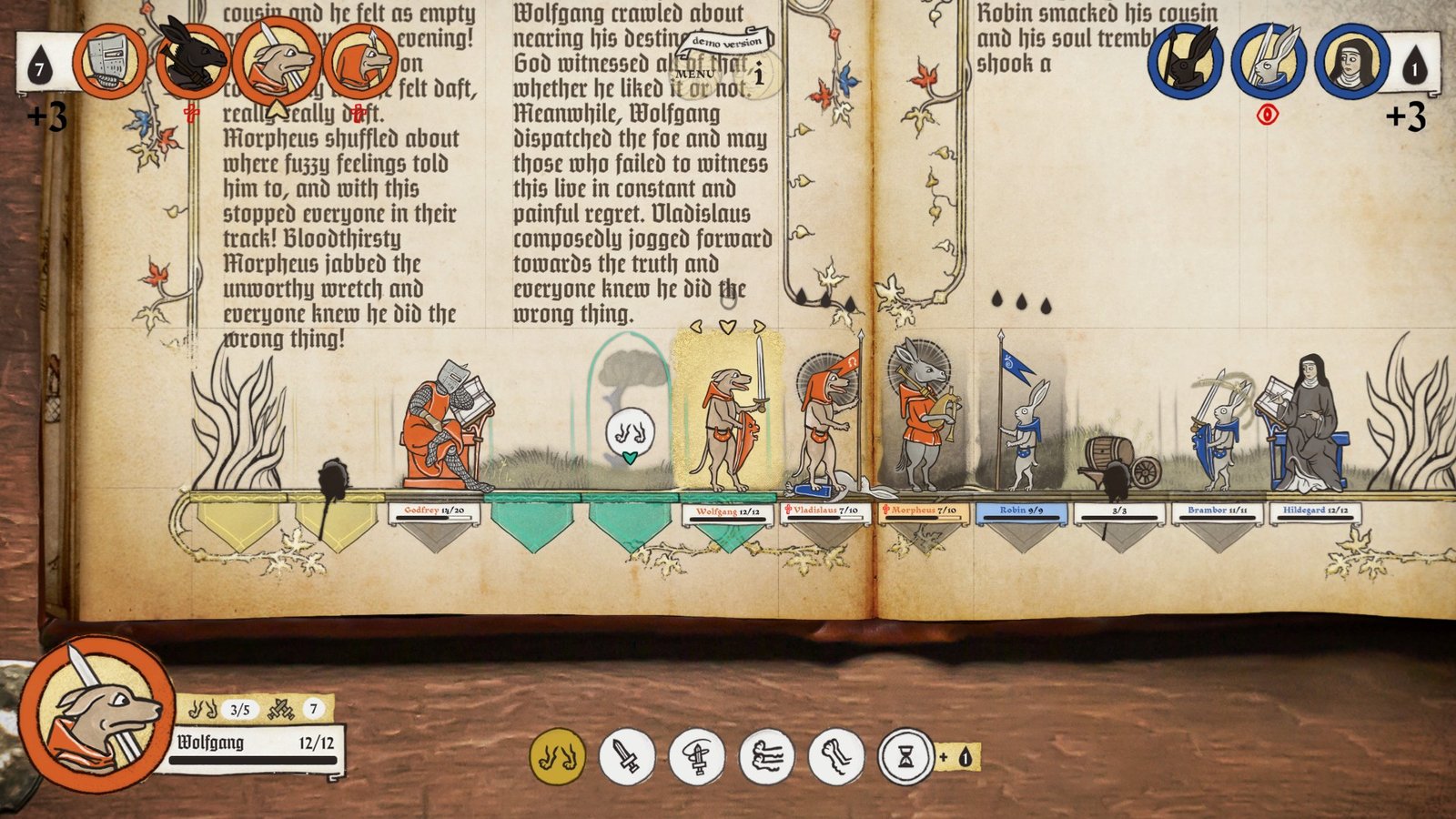Image resolution: width=1456 pixels, height=819 pixels.
Task: Select Wolfgang's portrait in the orange turn order
Action: (x=277, y=62)
